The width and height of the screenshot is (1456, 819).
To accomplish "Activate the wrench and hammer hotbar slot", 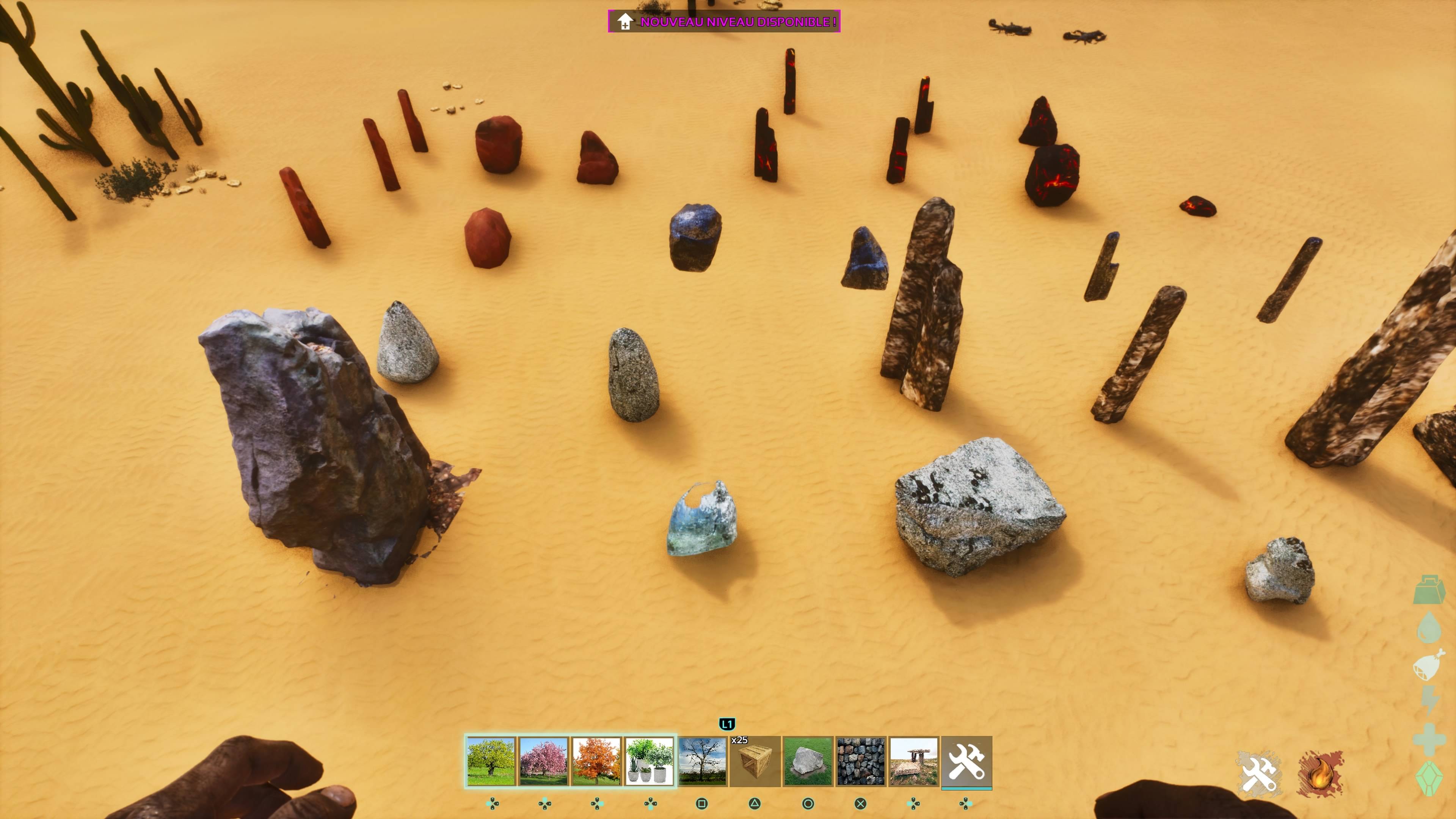I will [966, 761].
